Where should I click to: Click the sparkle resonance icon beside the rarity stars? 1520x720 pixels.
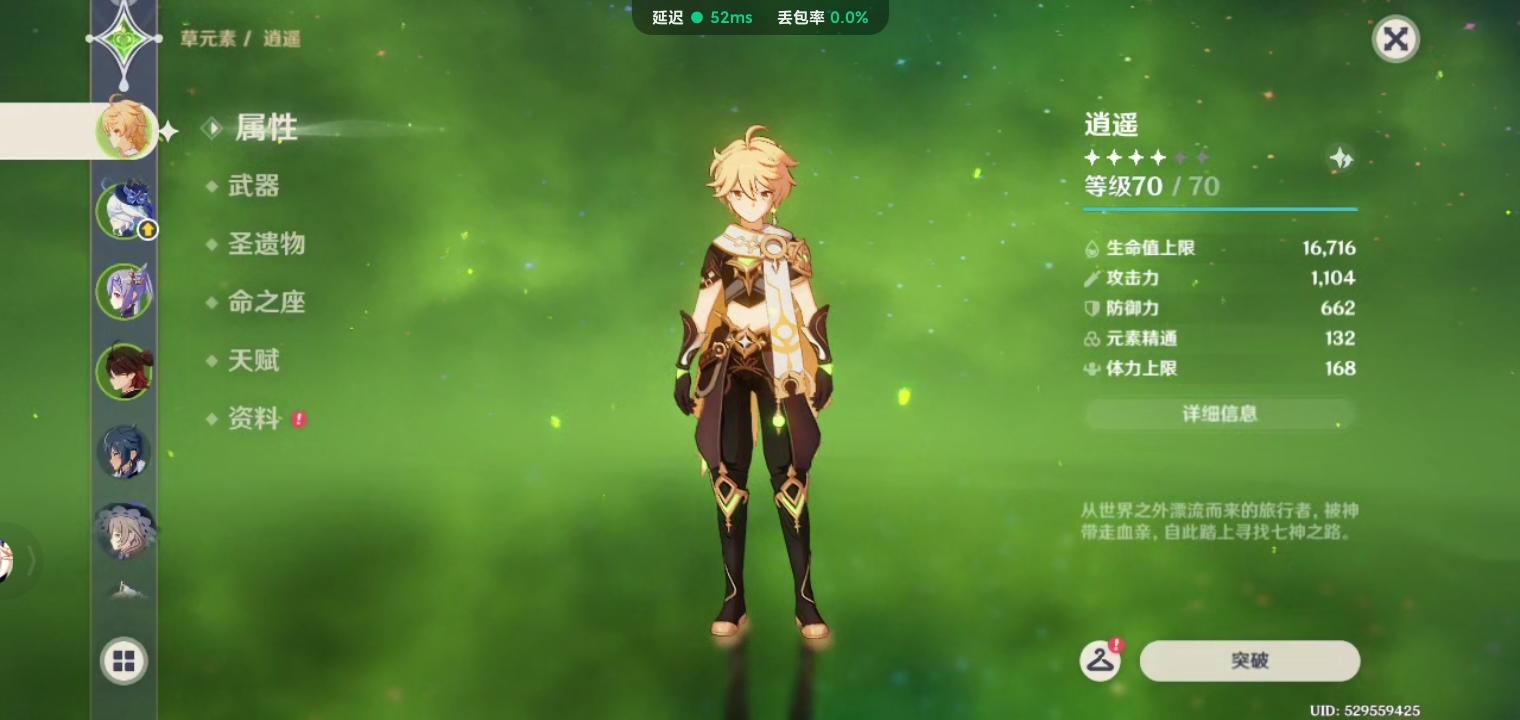click(x=1340, y=158)
